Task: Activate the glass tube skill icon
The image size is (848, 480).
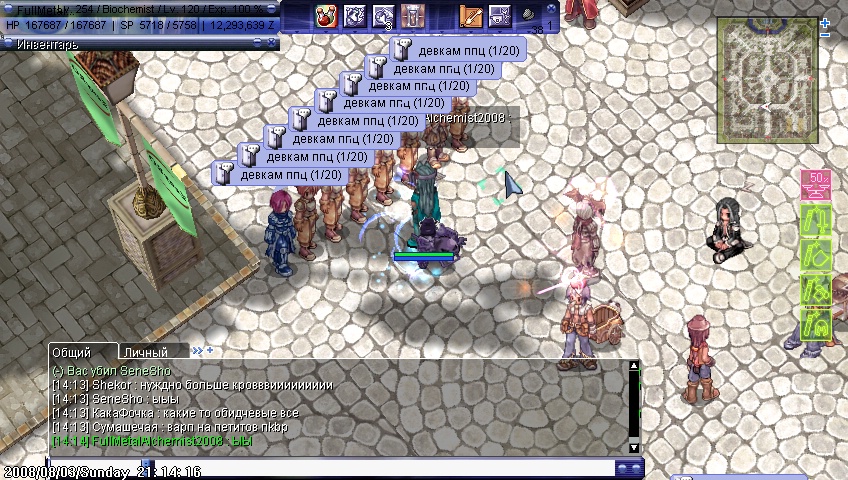Action: click(x=412, y=16)
